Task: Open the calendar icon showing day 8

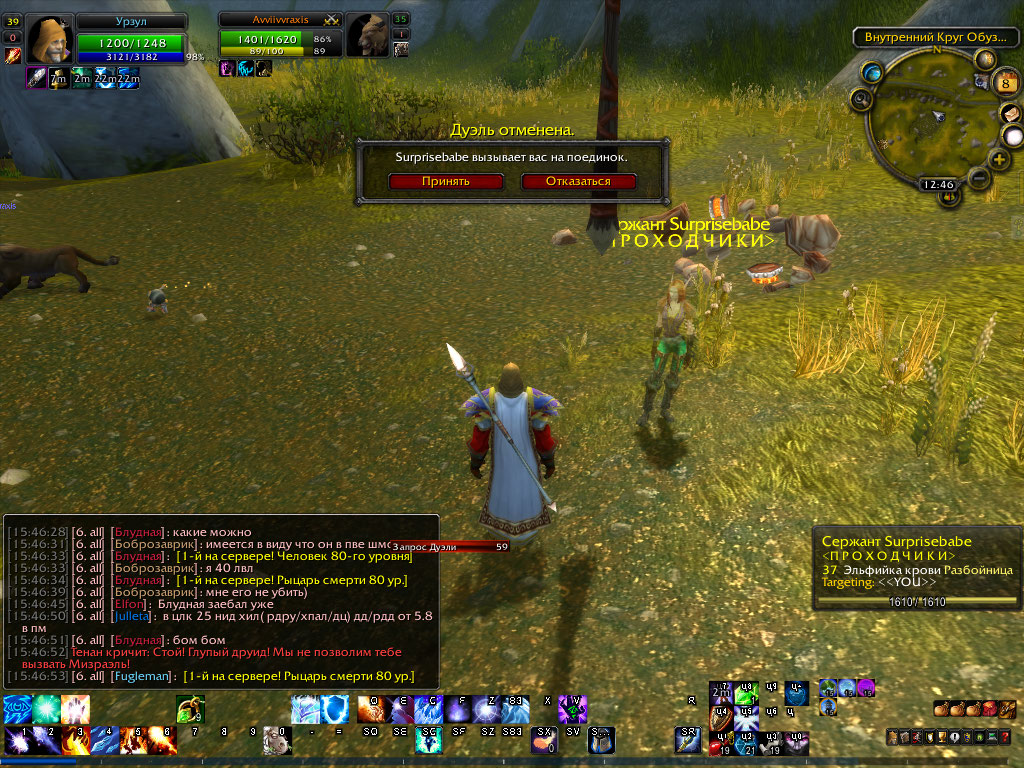Action: 1006,83
